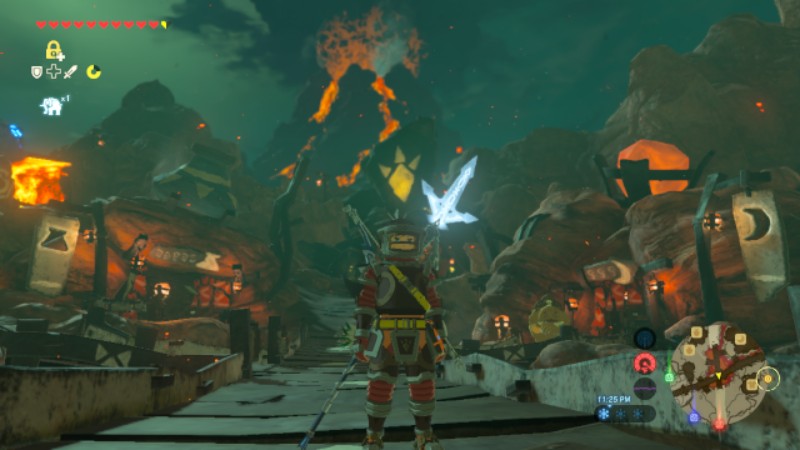800x450 pixels.
Task: Click the dark blue sensor icon
Action: [x=646, y=338]
